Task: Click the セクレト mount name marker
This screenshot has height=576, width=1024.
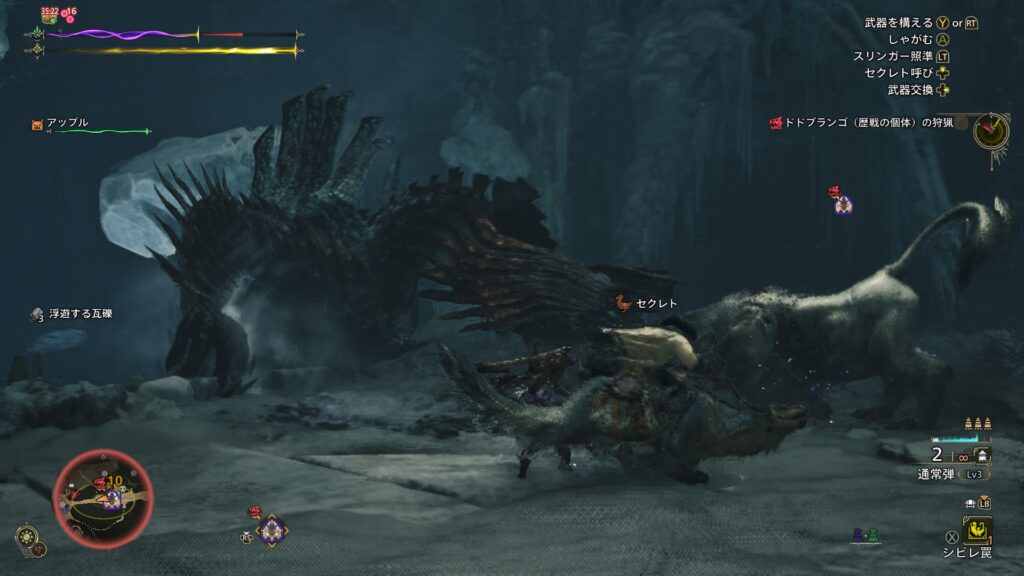Action: click(656, 303)
